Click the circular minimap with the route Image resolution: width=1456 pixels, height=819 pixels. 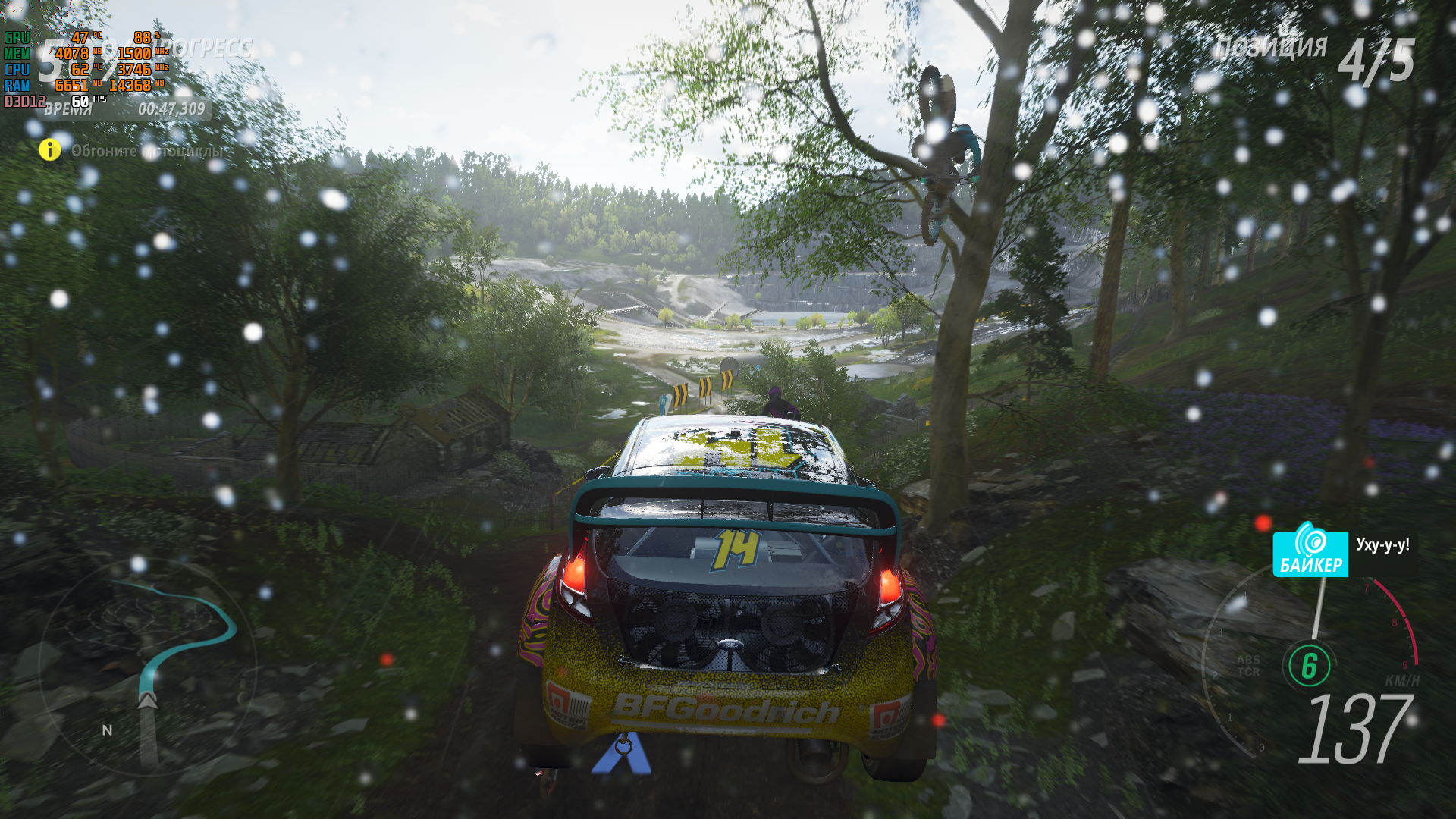tap(146, 667)
